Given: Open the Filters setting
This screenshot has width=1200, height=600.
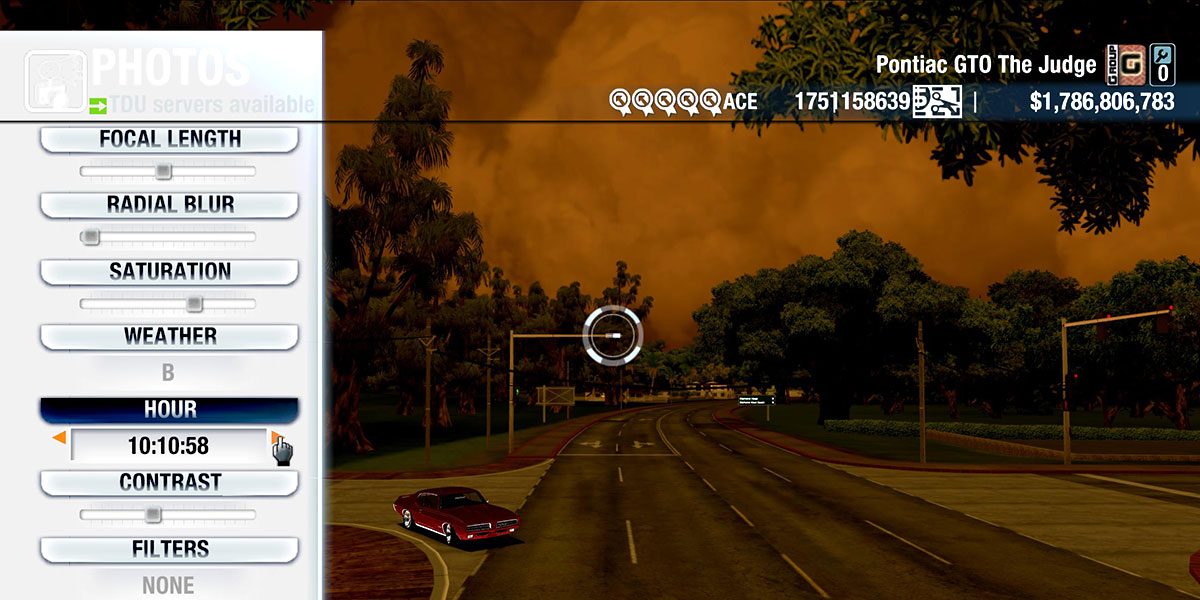Looking at the screenshot, I should pyautogui.click(x=169, y=549).
